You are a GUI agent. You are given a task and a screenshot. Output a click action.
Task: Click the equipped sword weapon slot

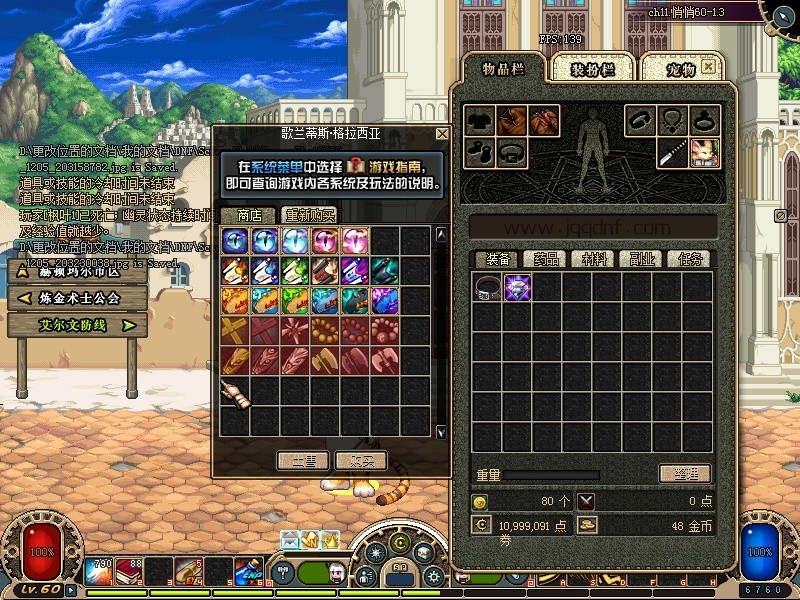(672, 153)
